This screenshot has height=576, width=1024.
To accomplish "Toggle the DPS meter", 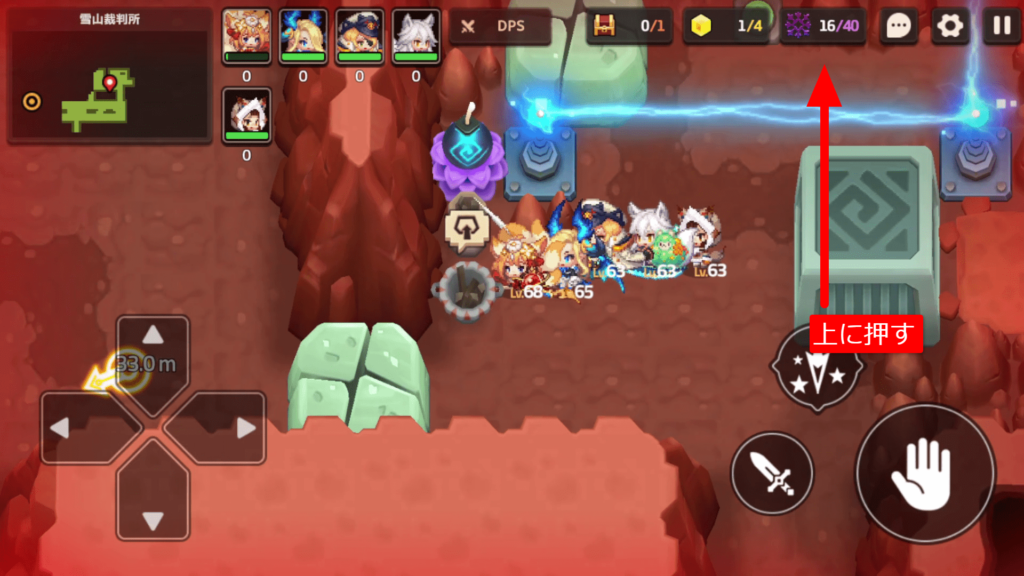I will pyautogui.click(x=500, y=27).
